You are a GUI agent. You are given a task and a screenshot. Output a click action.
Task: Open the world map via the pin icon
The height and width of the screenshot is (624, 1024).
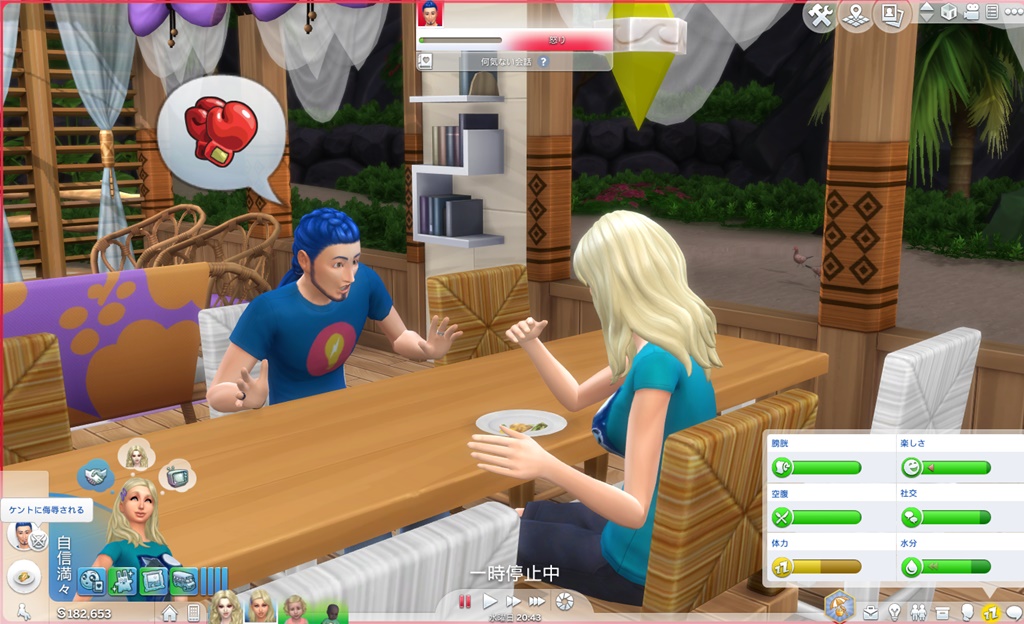pos(855,16)
